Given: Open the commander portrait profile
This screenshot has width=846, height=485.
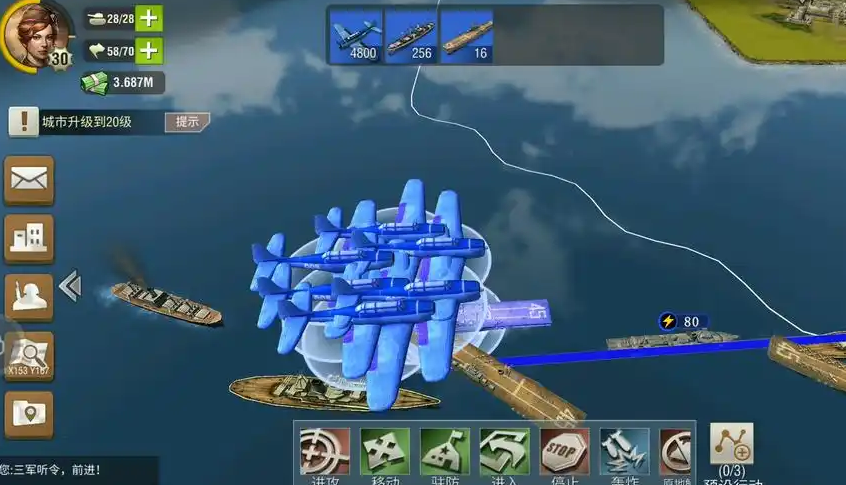Looking at the screenshot, I should (x=36, y=34).
